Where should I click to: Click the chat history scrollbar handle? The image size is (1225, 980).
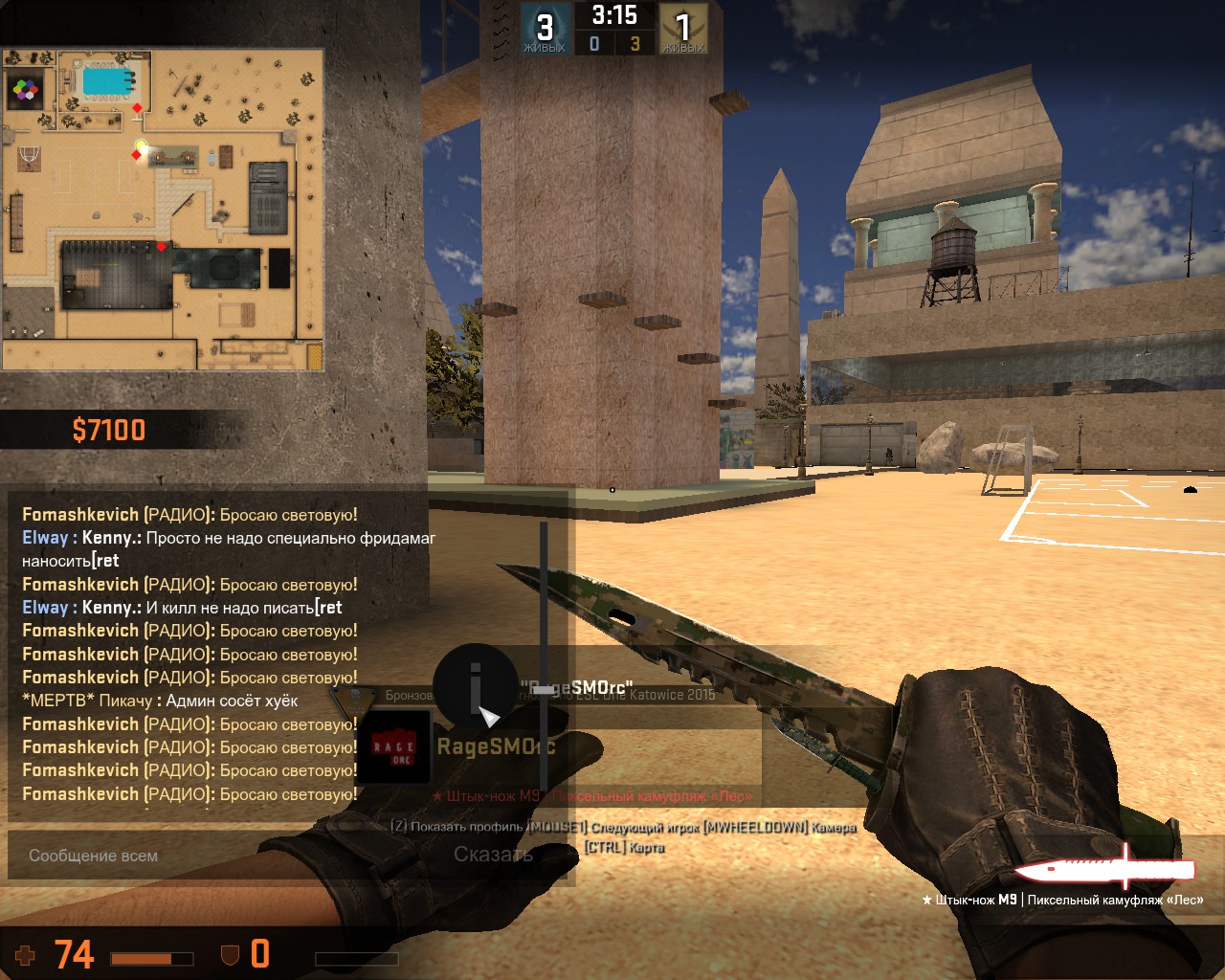pyautogui.click(x=544, y=688)
